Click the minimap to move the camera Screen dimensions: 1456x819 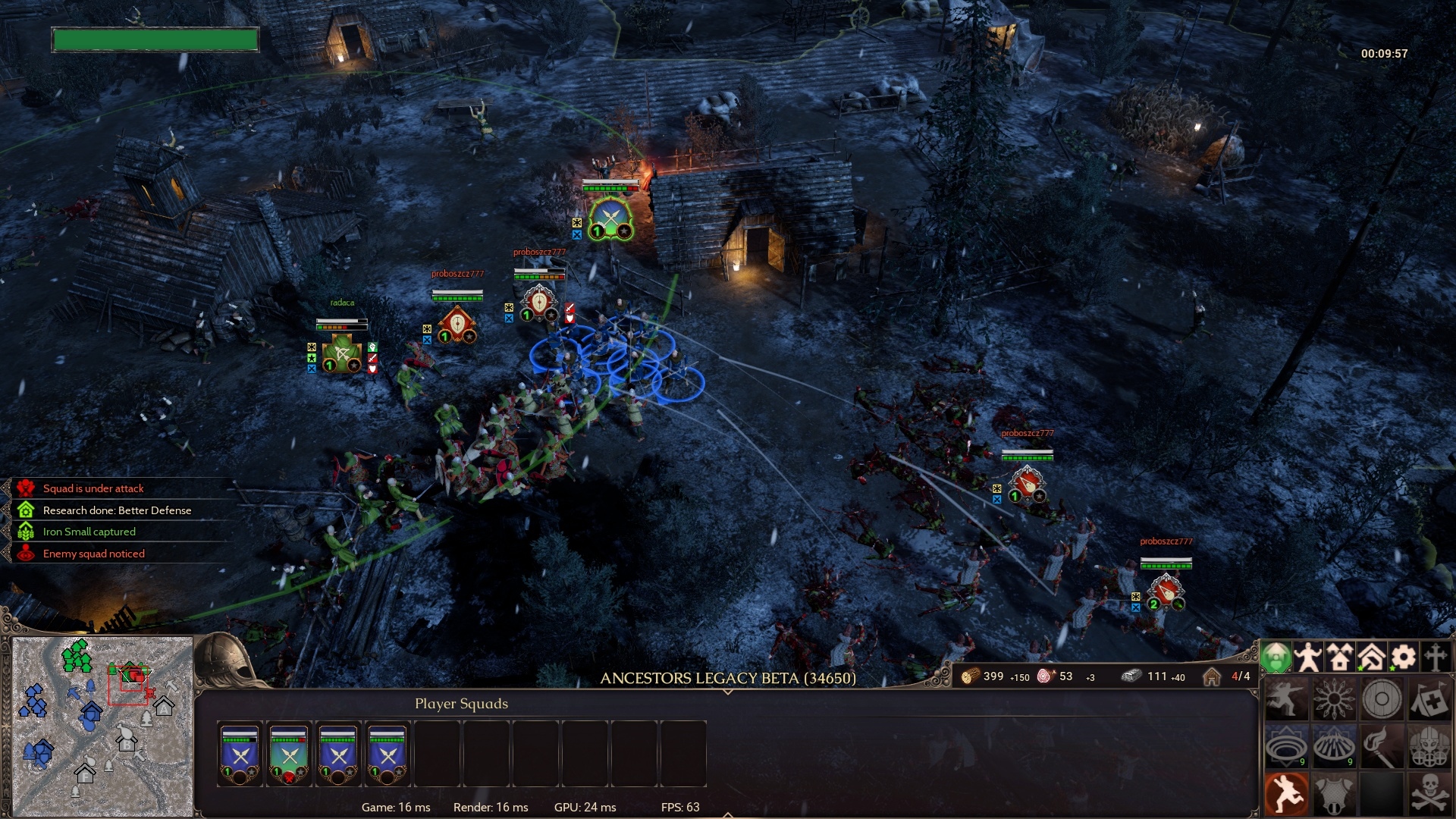[103, 726]
